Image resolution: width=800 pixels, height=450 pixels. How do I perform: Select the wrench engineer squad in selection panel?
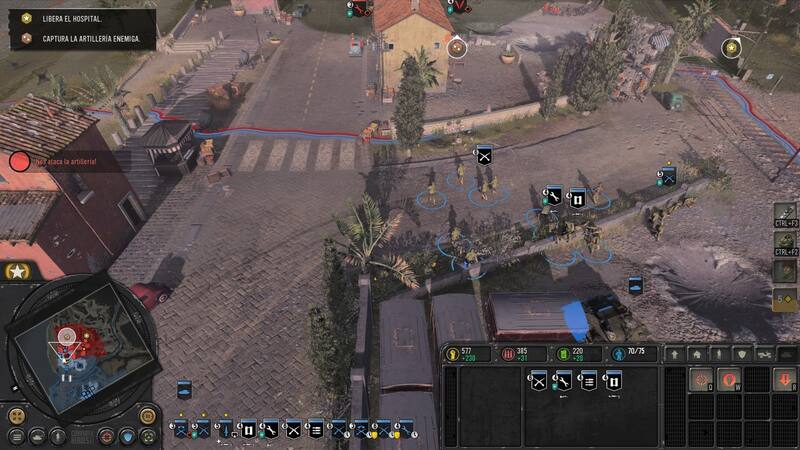pos(563,380)
